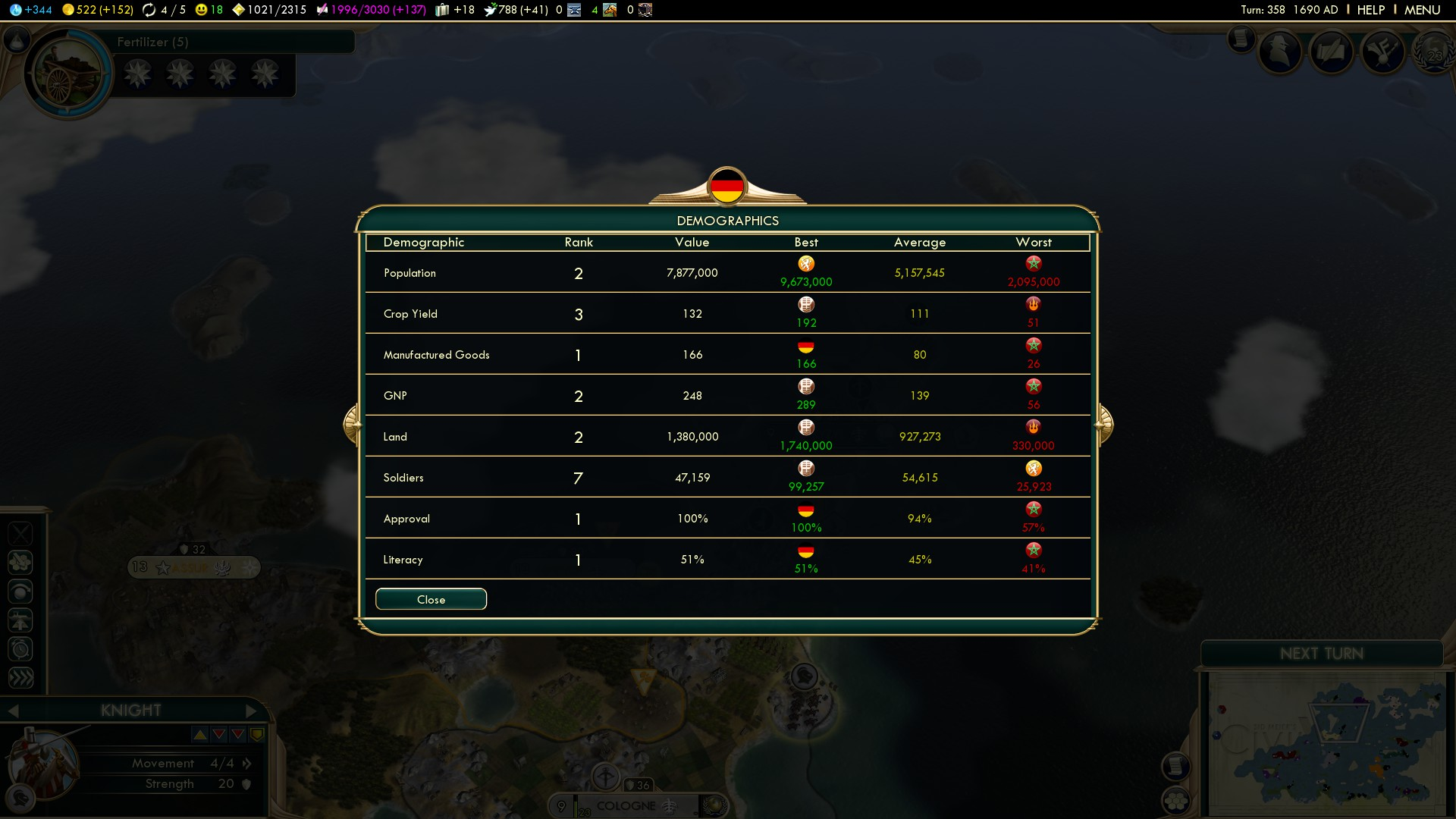Open HELP from the top bar

pos(1370,10)
